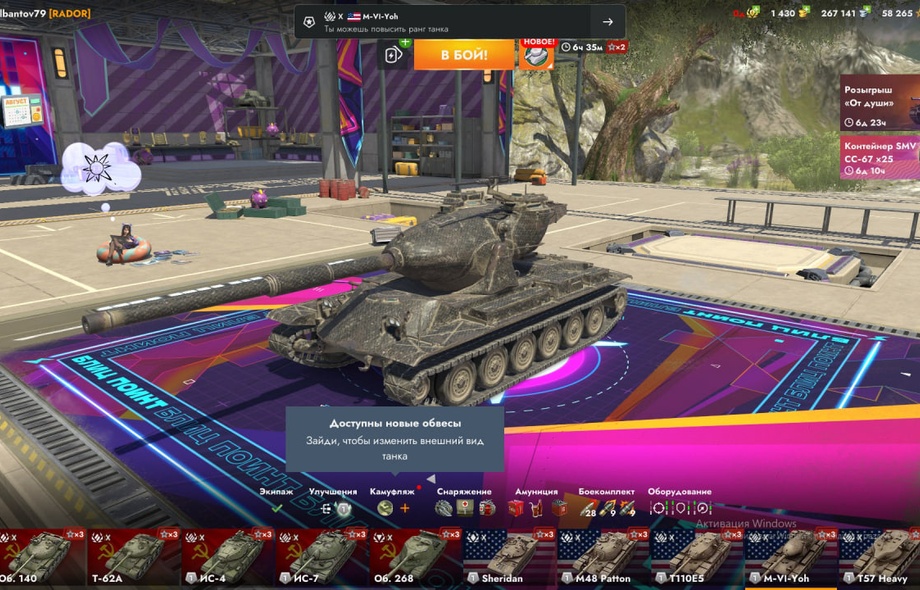Open the tank rank notification arrow
The image size is (920, 590).
[607, 22]
